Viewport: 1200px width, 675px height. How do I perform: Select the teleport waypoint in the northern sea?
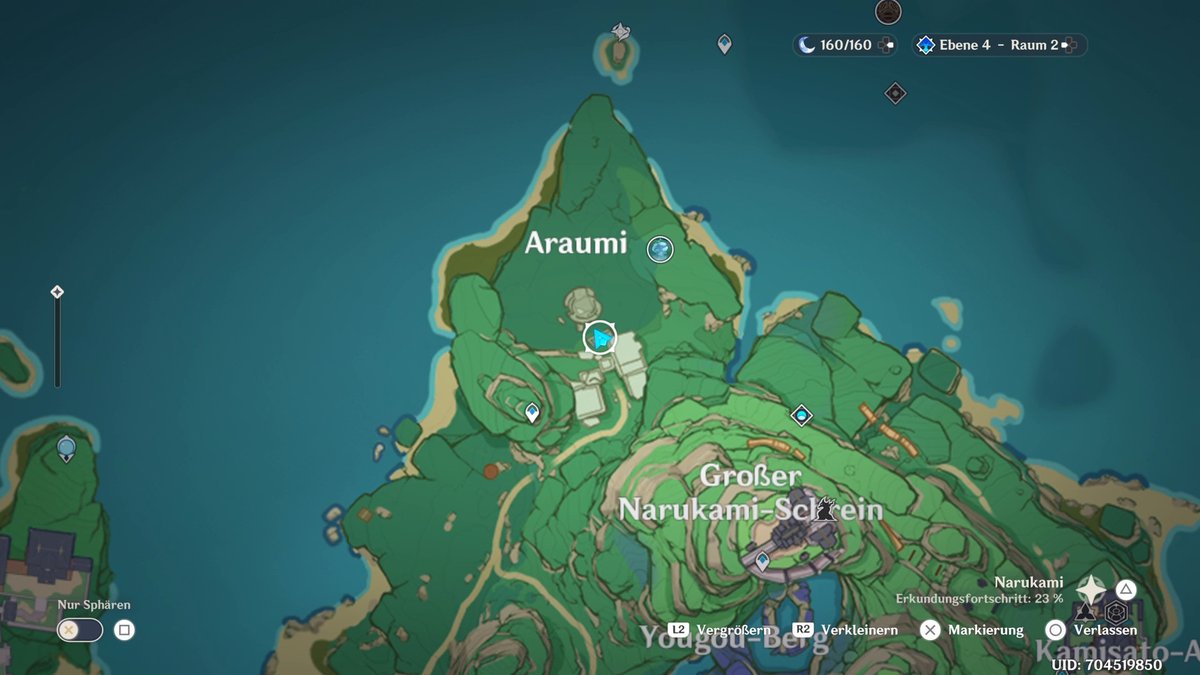[x=724, y=43]
